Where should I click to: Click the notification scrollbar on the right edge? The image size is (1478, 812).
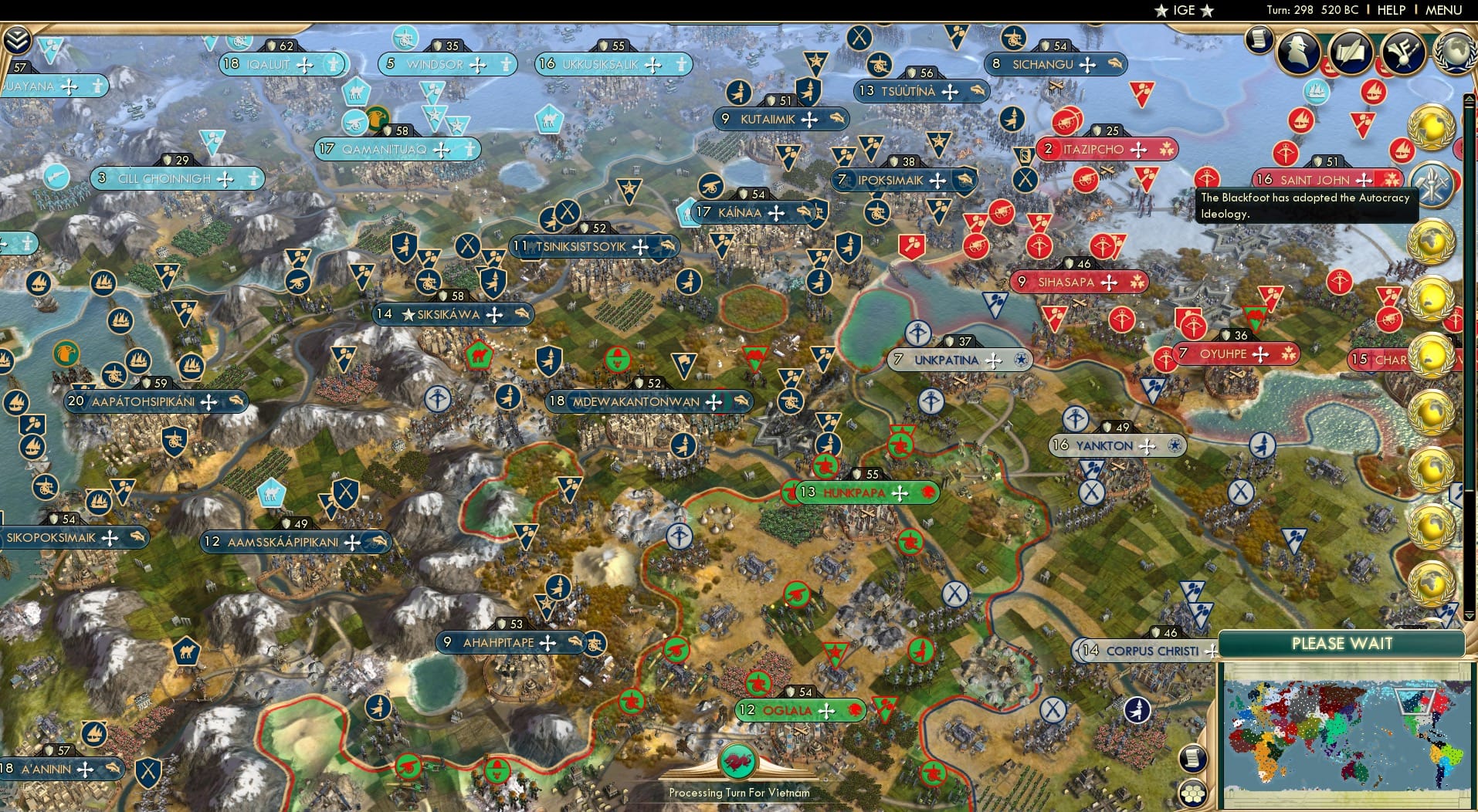[x=1469, y=232]
